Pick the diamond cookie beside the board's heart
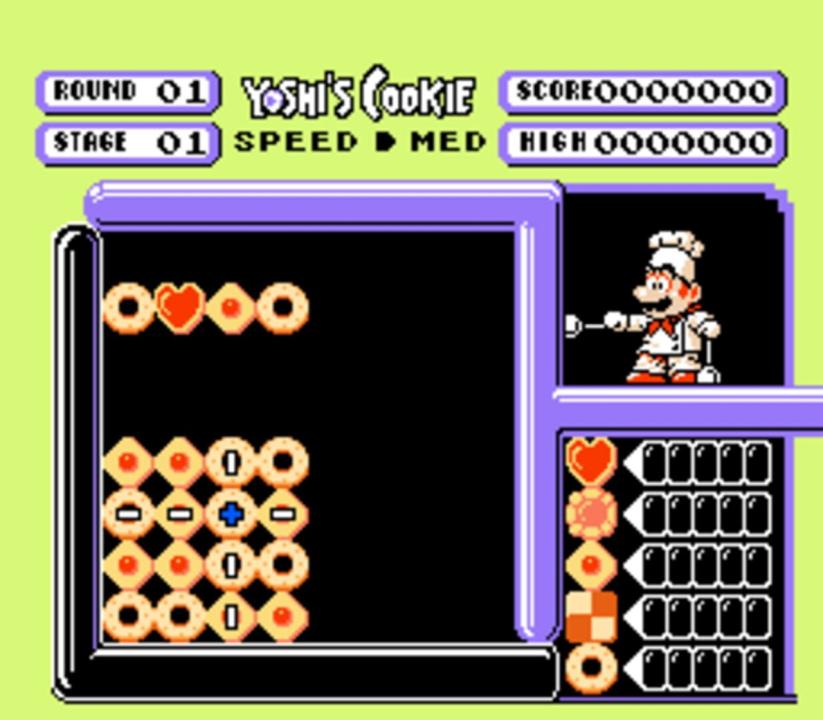Viewport: 823px width, 720px height. point(231,308)
